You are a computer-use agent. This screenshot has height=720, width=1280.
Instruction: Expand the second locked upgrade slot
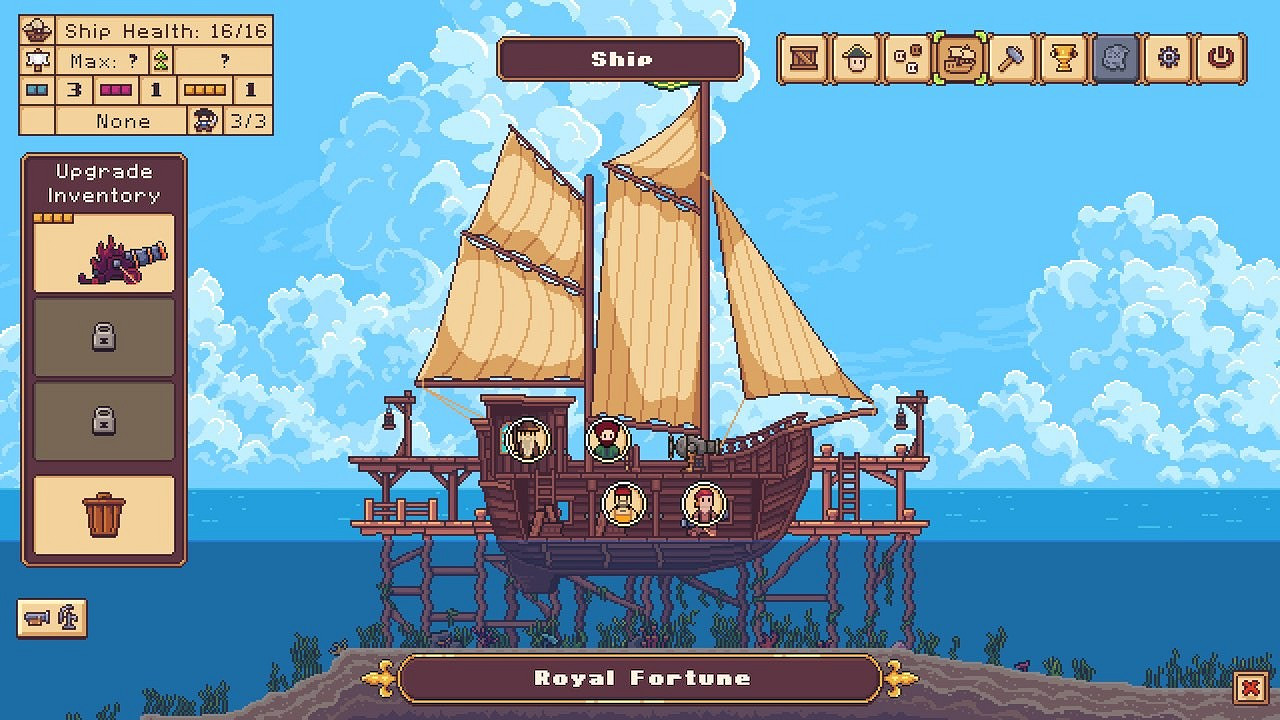pos(103,418)
